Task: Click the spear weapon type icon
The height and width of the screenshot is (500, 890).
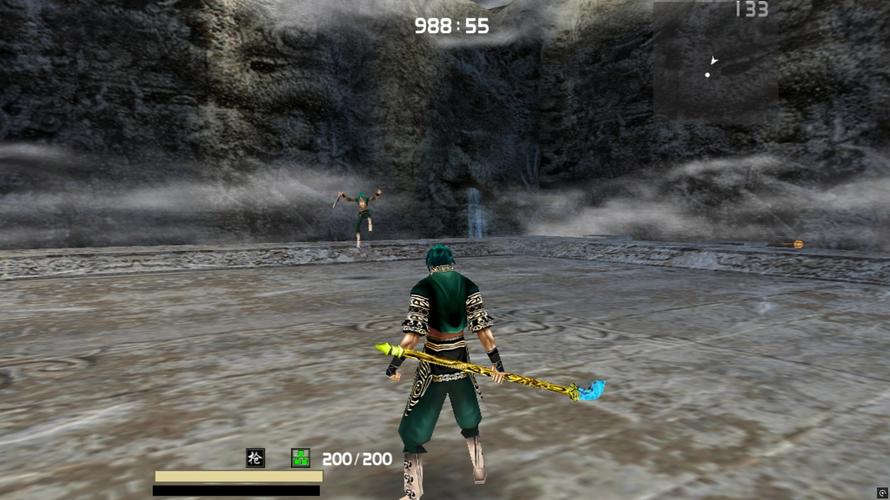Action: click(x=256, y=458)
